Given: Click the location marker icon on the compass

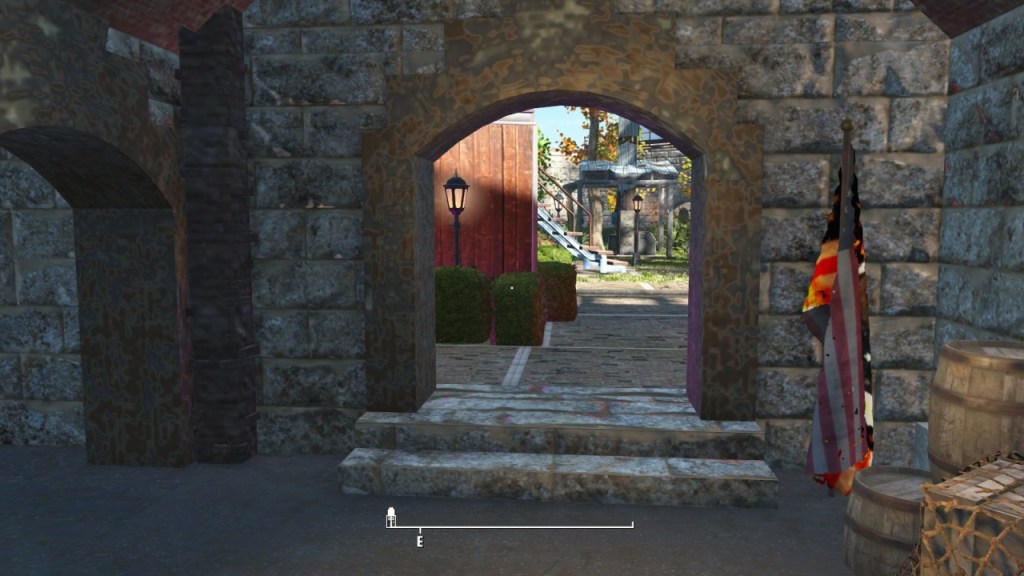Looking at the screenshot, I should [x=392, y=516].
